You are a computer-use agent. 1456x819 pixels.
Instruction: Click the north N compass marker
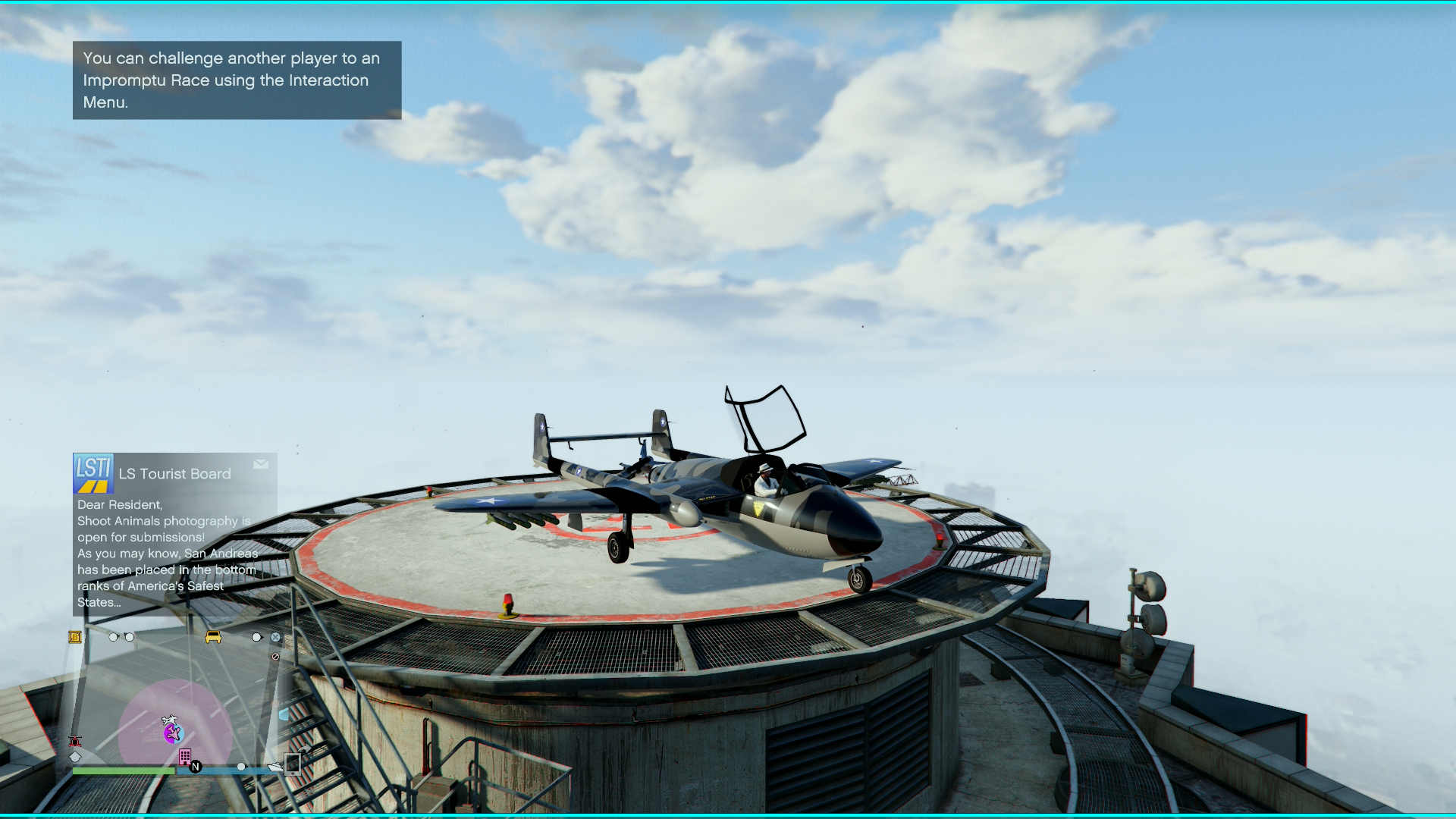pos(196,767)
